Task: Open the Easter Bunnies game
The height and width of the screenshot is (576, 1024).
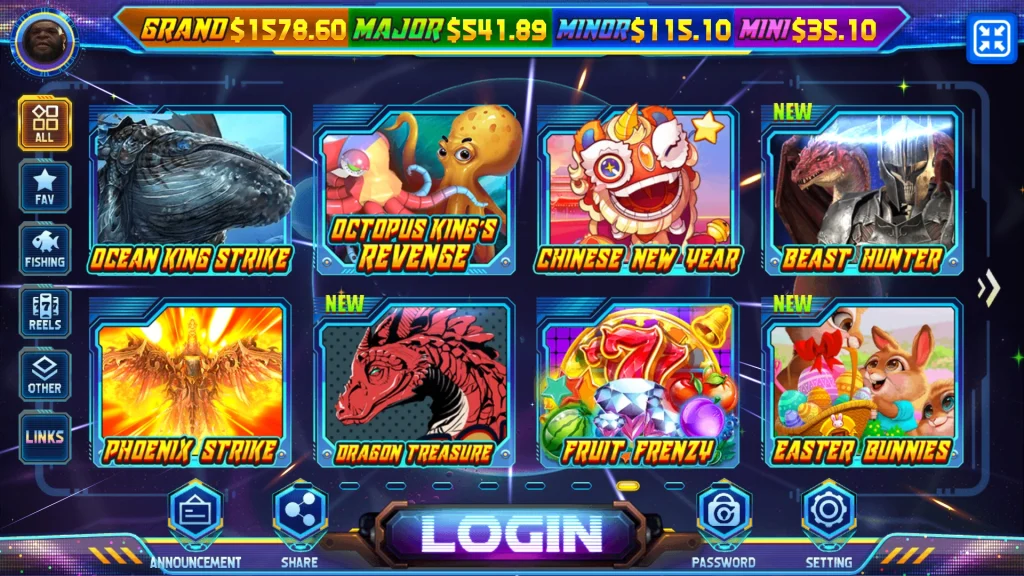Action: pos(862,385)
